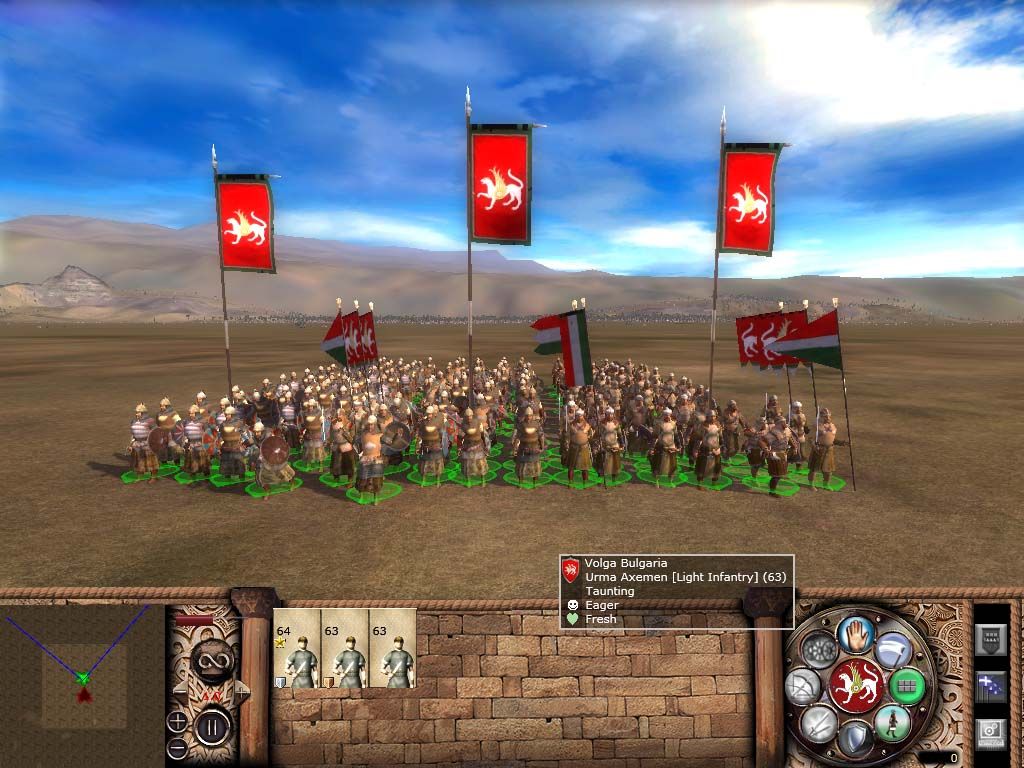Click the bow fire-at-will icon
The width and height of the screenshot is (1024, 768).
[x=803, y=686]
